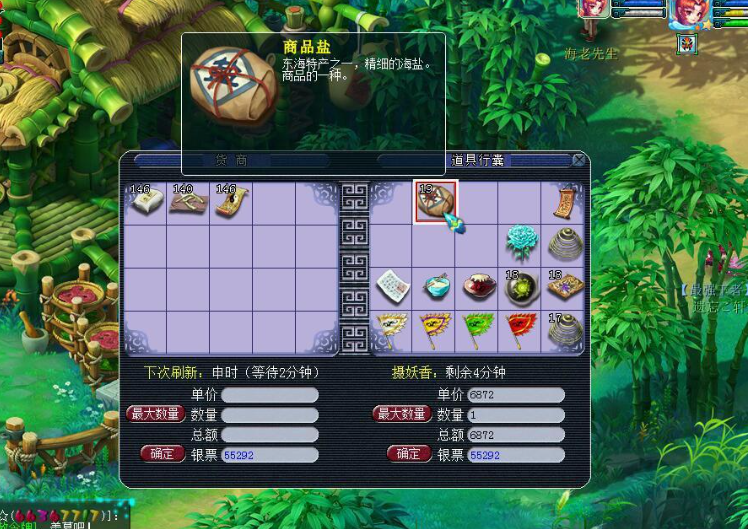
Task: Select the orange scroll in inventory
Action: coord(566,201)
